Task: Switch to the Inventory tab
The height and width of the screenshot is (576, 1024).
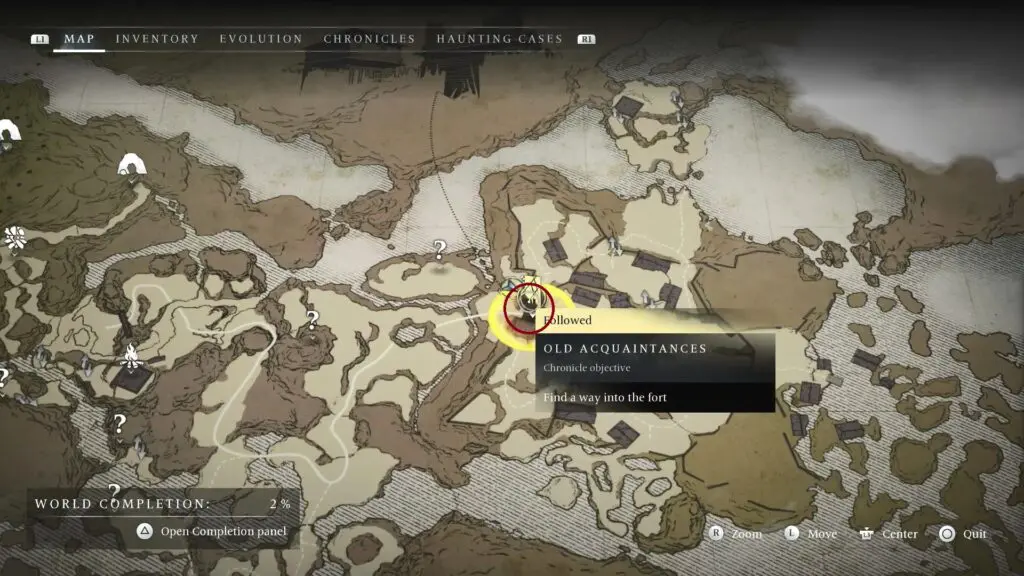Action: [157, 39]
